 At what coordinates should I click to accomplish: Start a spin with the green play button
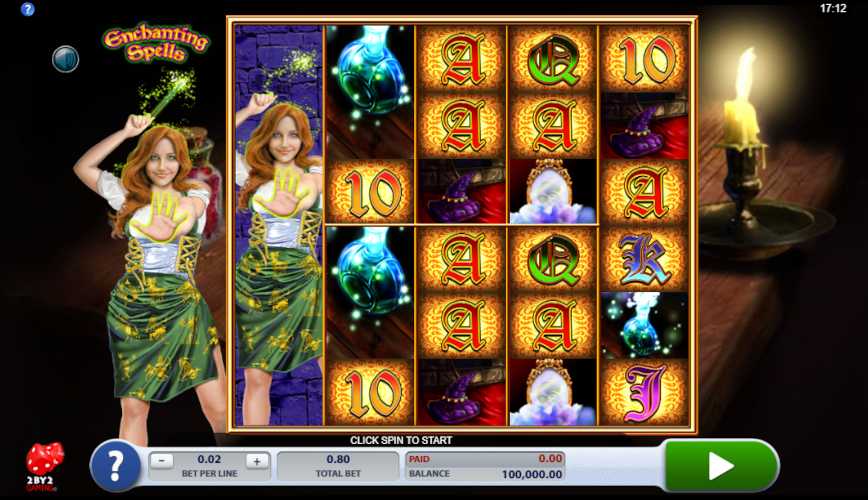721,465
